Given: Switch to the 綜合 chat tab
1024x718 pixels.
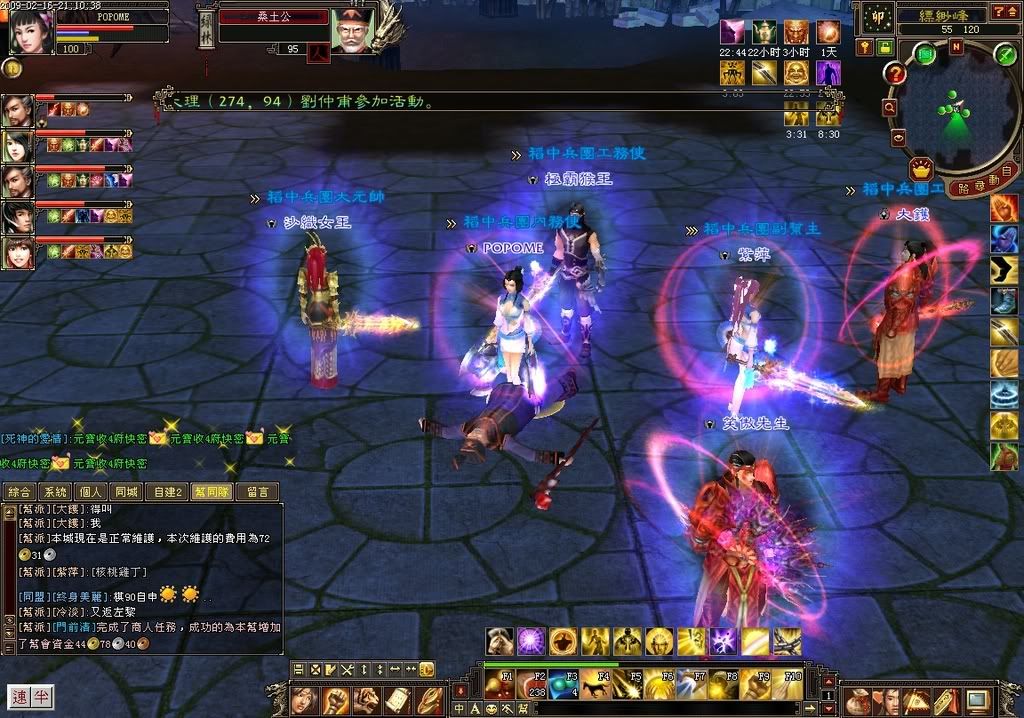Looking at the screenshot, I should 19,492.
